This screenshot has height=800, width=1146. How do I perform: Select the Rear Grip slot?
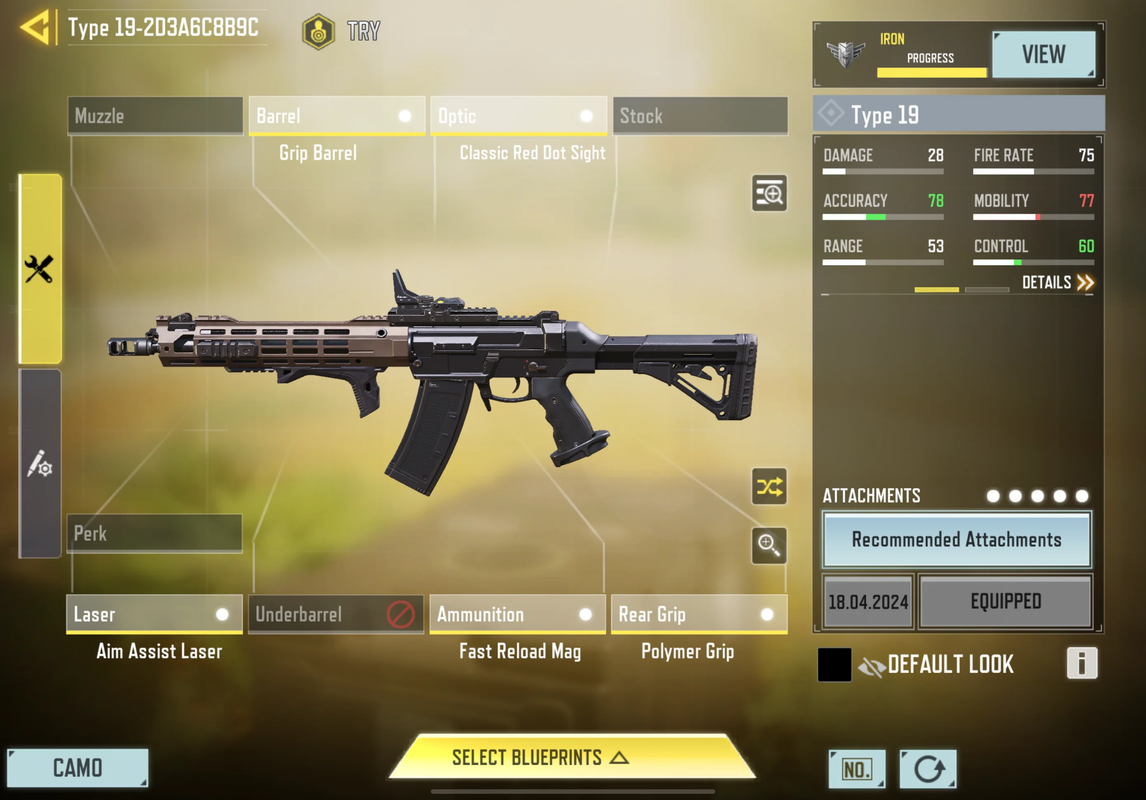(698, 615)
